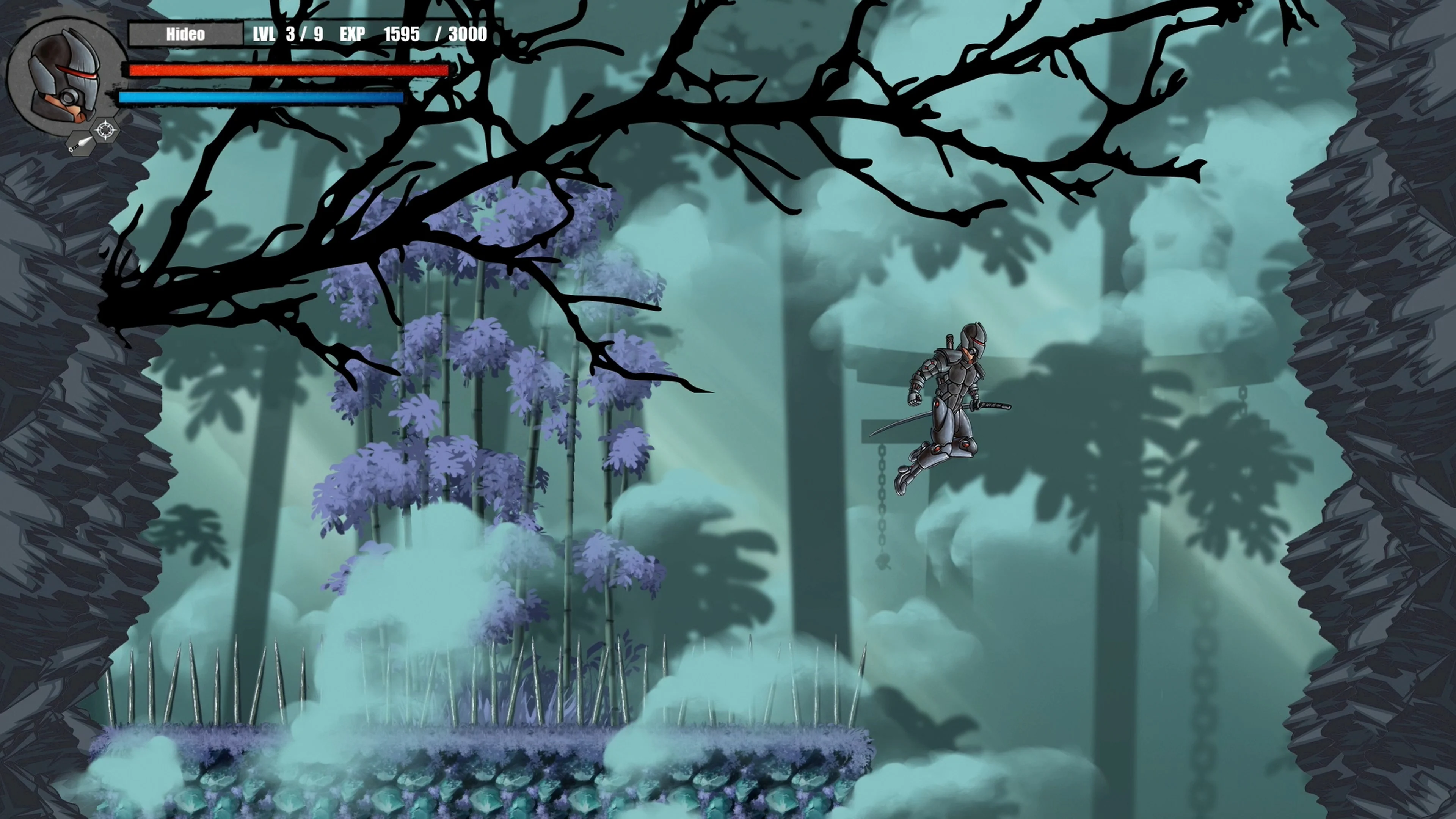Click the Hideo name plate
This screenshot has width=1456, height=819.
pos(187,34)
